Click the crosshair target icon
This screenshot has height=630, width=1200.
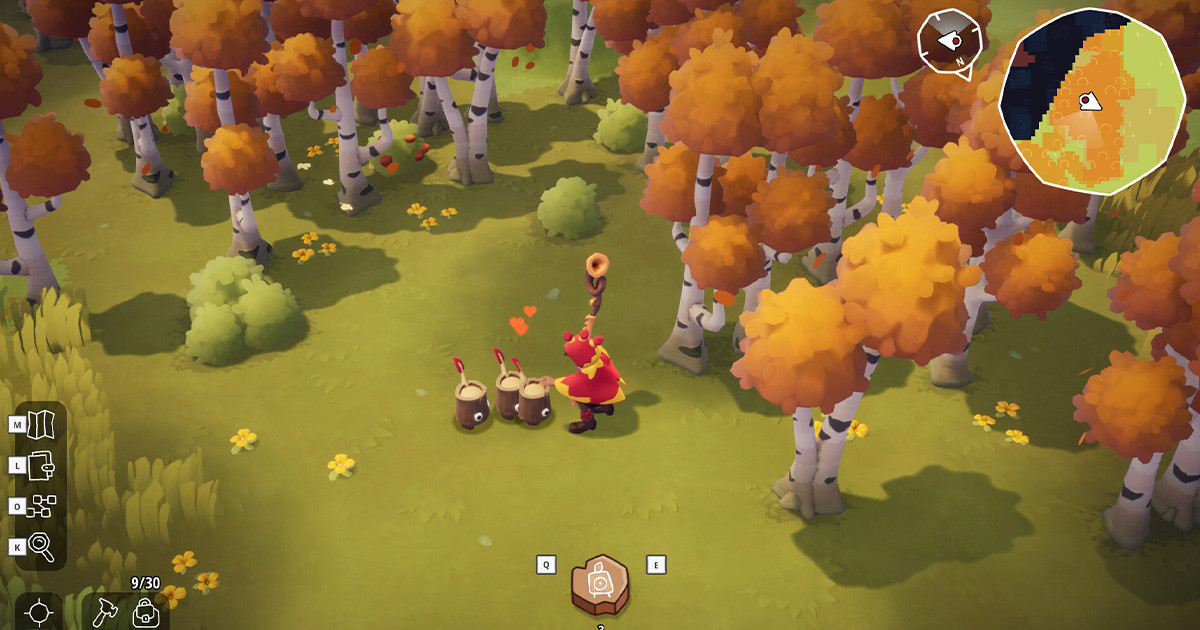(39, 611)
